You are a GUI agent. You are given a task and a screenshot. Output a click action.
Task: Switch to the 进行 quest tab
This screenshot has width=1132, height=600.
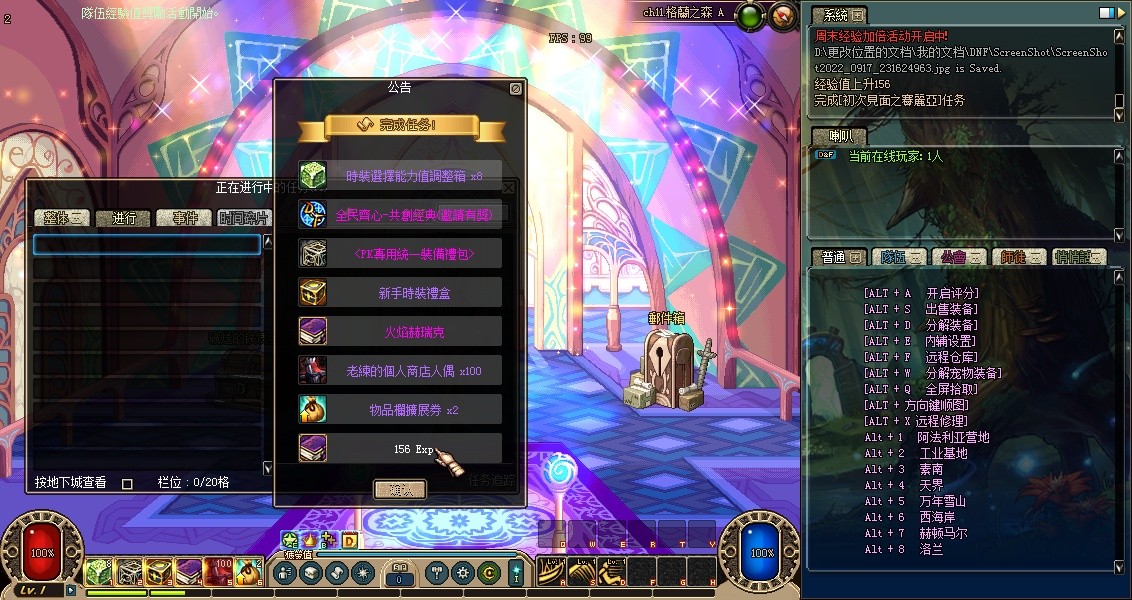point(124,218)
